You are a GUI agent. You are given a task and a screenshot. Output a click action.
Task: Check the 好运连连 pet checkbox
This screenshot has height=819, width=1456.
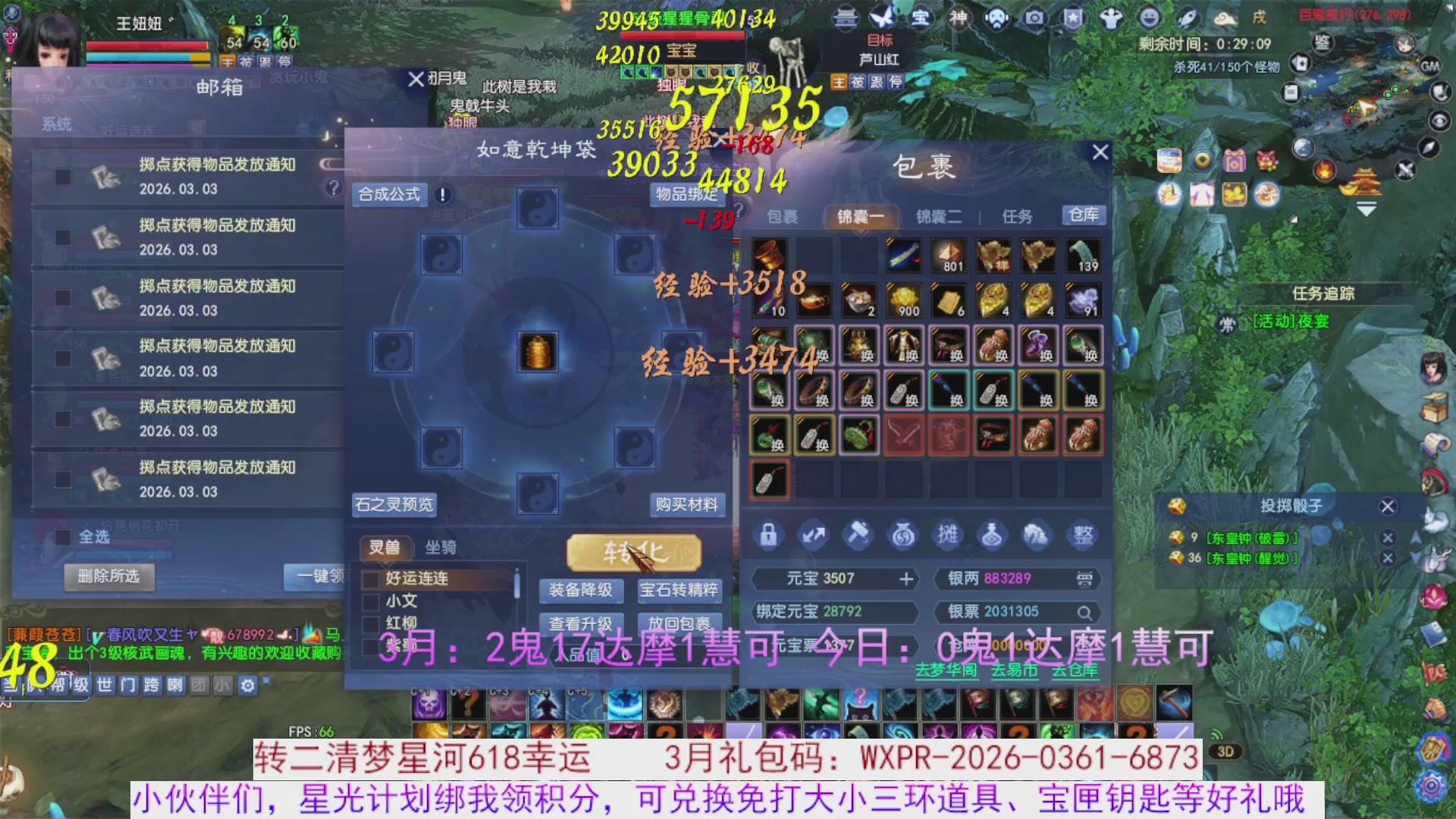(371, 579)
